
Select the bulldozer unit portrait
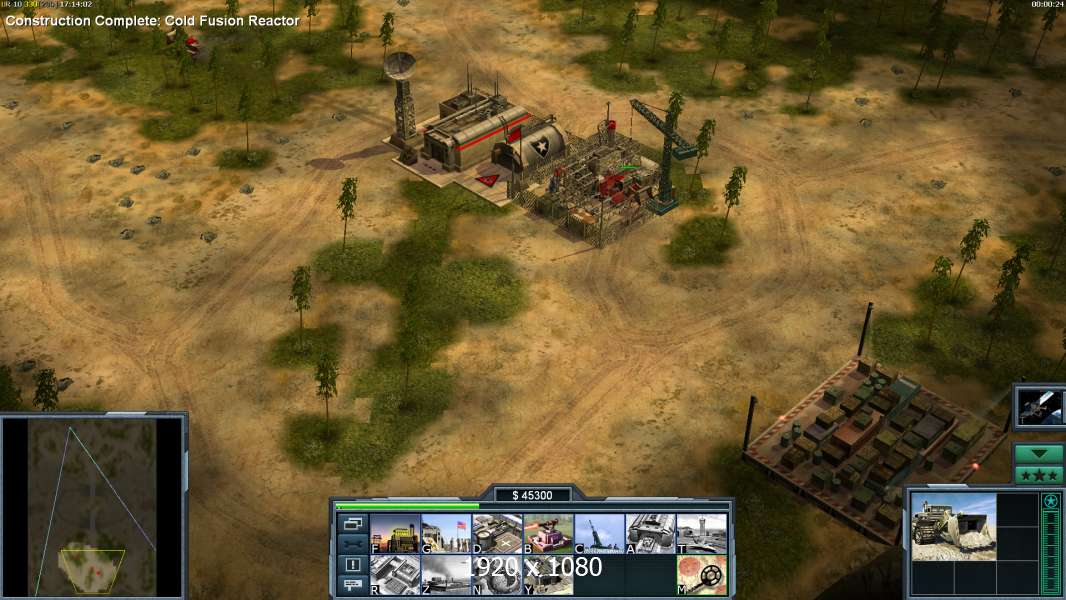(x=953, y=527)
